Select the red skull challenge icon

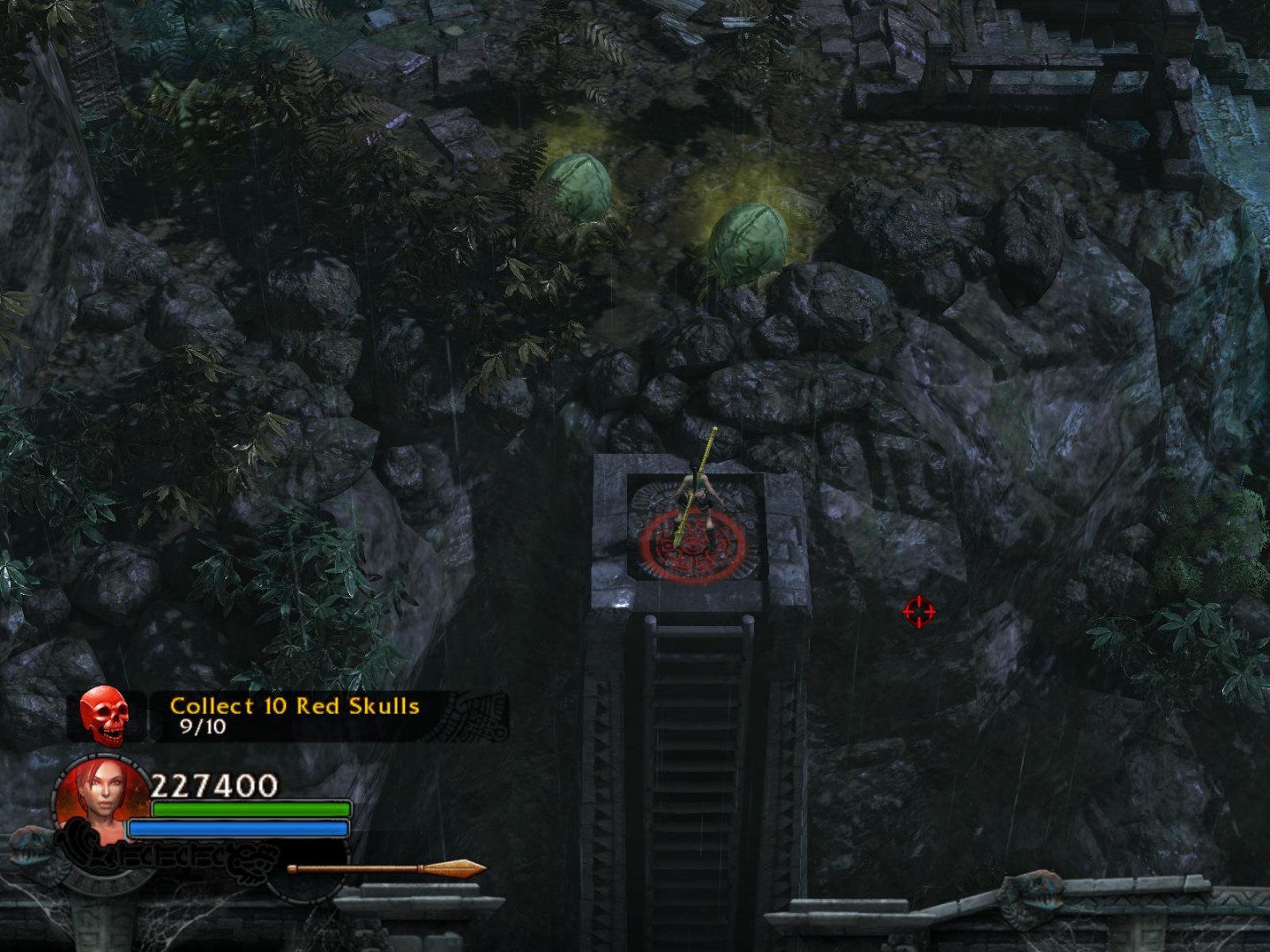[104, 715]
